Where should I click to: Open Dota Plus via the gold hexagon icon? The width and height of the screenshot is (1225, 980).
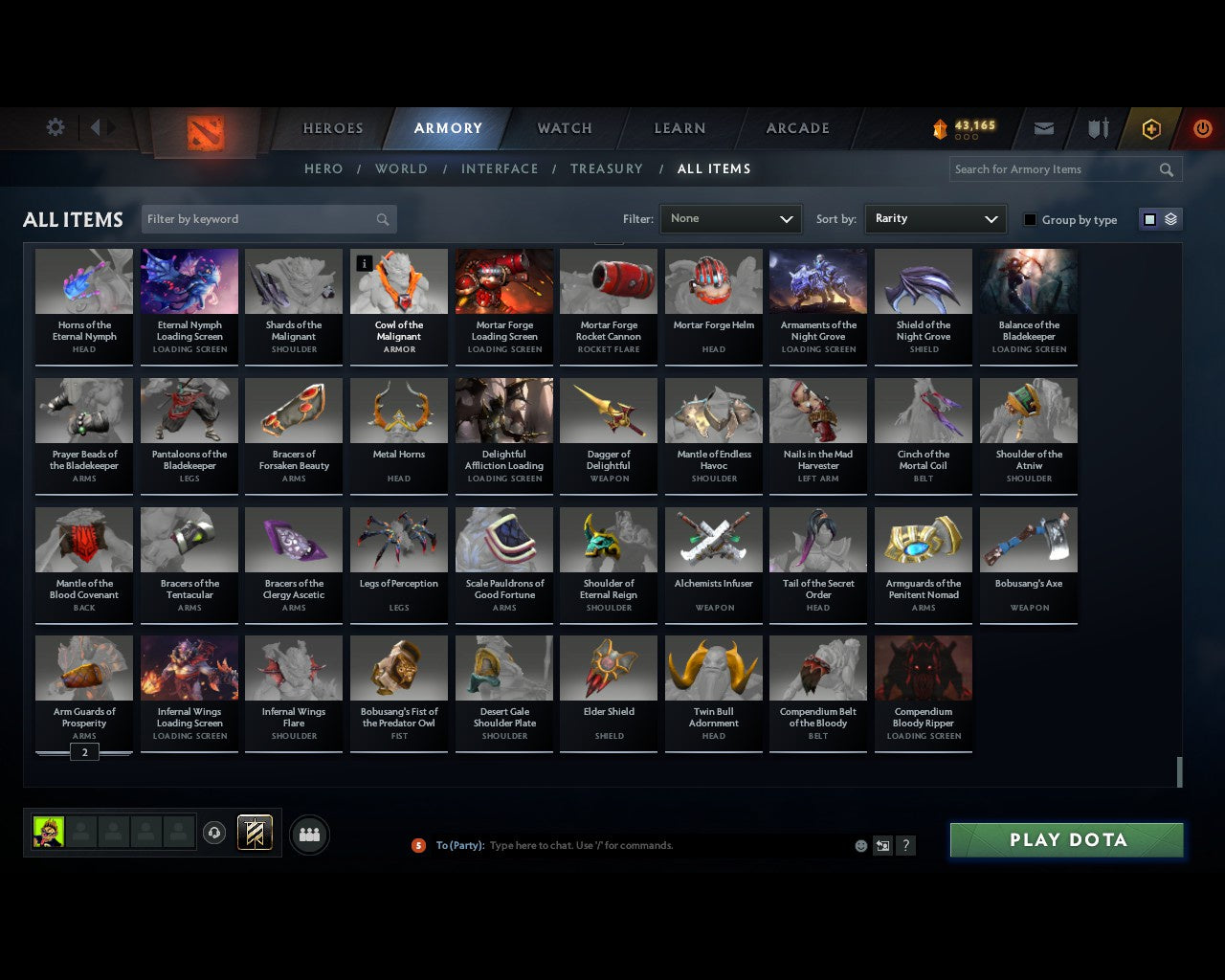click(1150, 127)
